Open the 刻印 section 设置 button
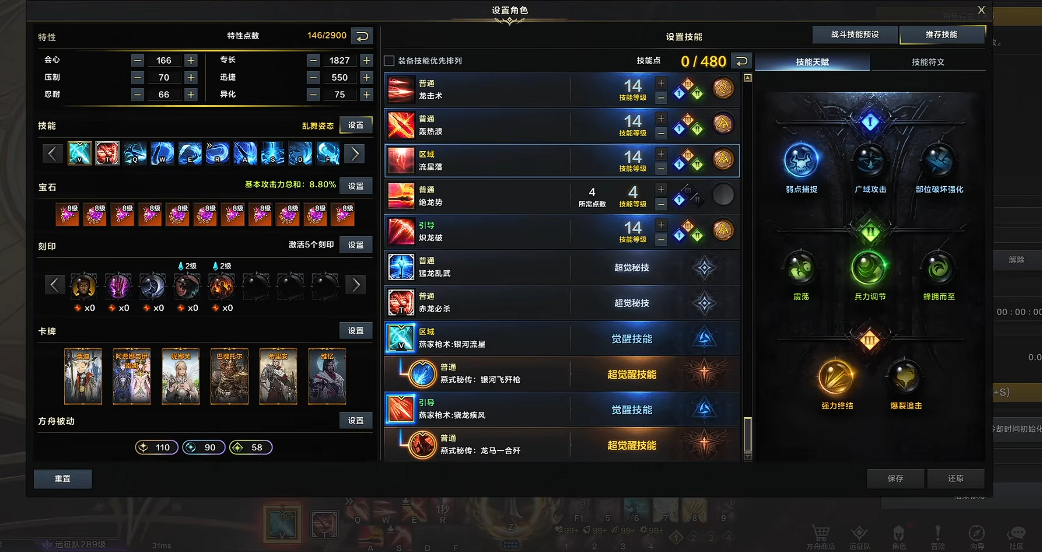The height and width of the screenshot is (552, 1042). point(356,245)
